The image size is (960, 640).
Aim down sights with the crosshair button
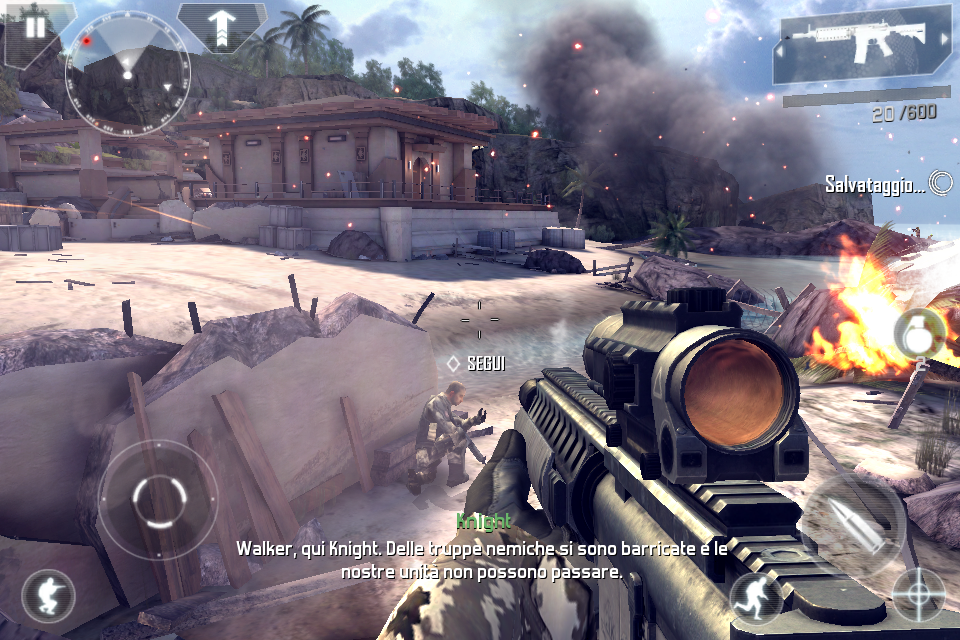(x=917, y=594)
